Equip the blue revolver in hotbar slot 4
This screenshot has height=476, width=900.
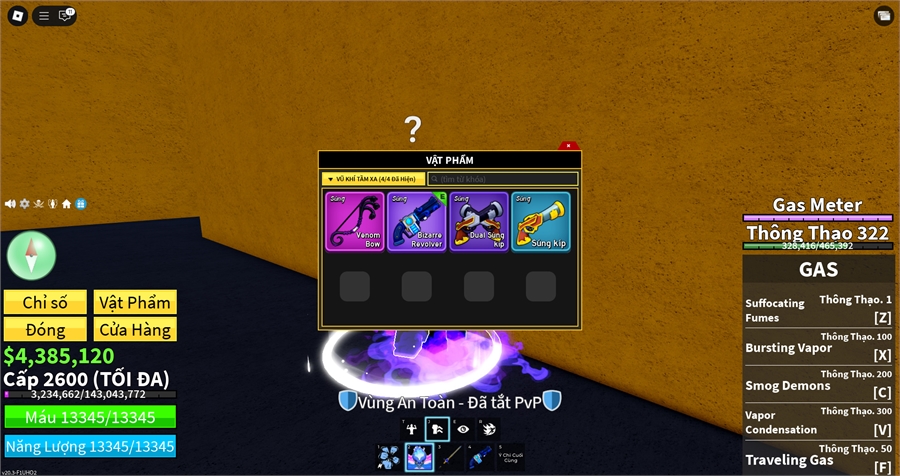(x=481, y=458)
